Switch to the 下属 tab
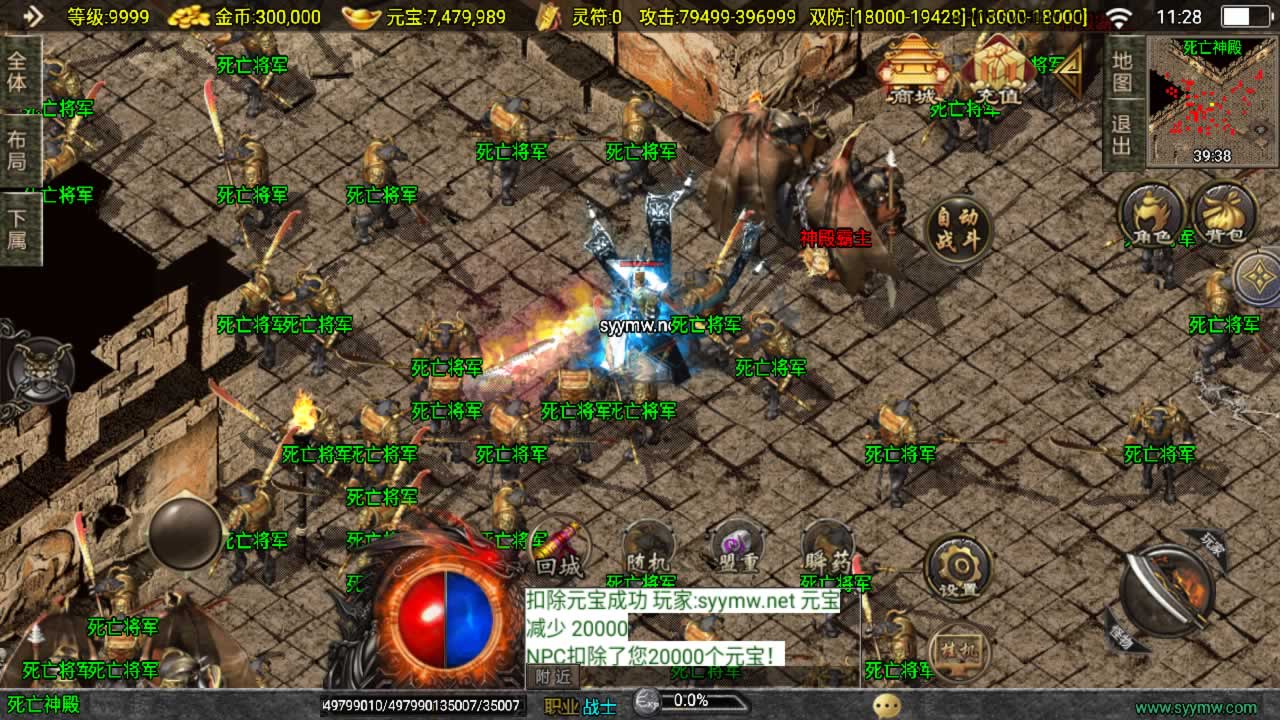1280x720 pixels. click(18, 228)
